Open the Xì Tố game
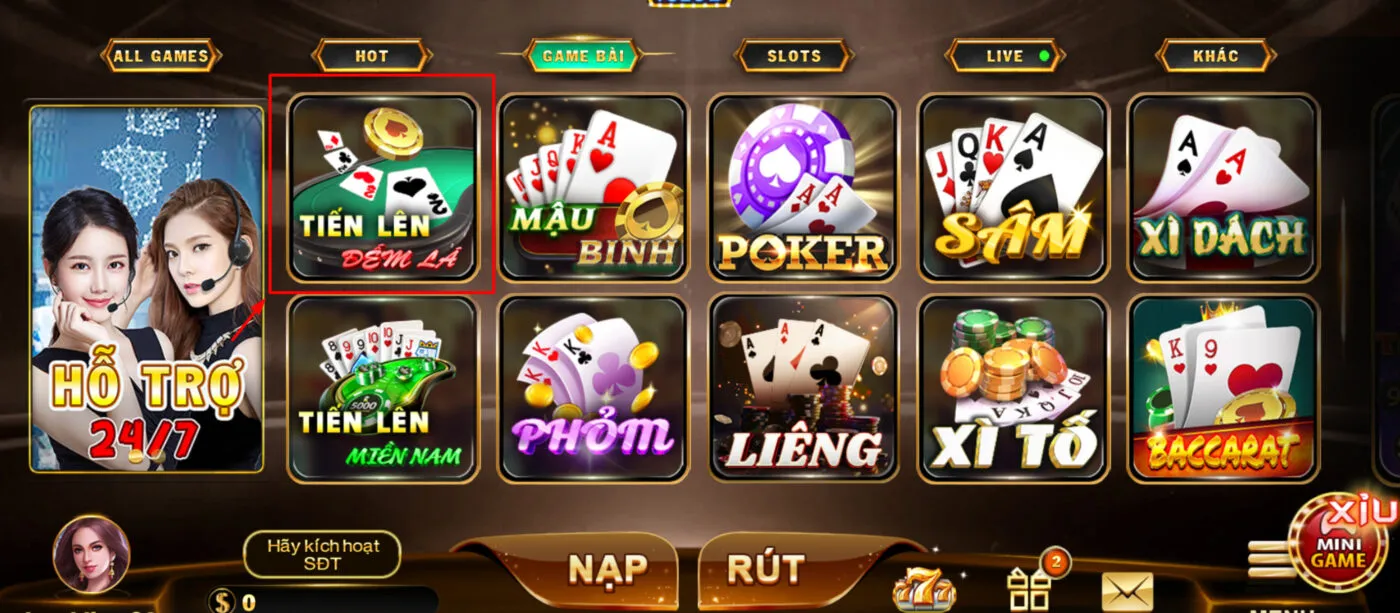 click(x=1013, y=387)
